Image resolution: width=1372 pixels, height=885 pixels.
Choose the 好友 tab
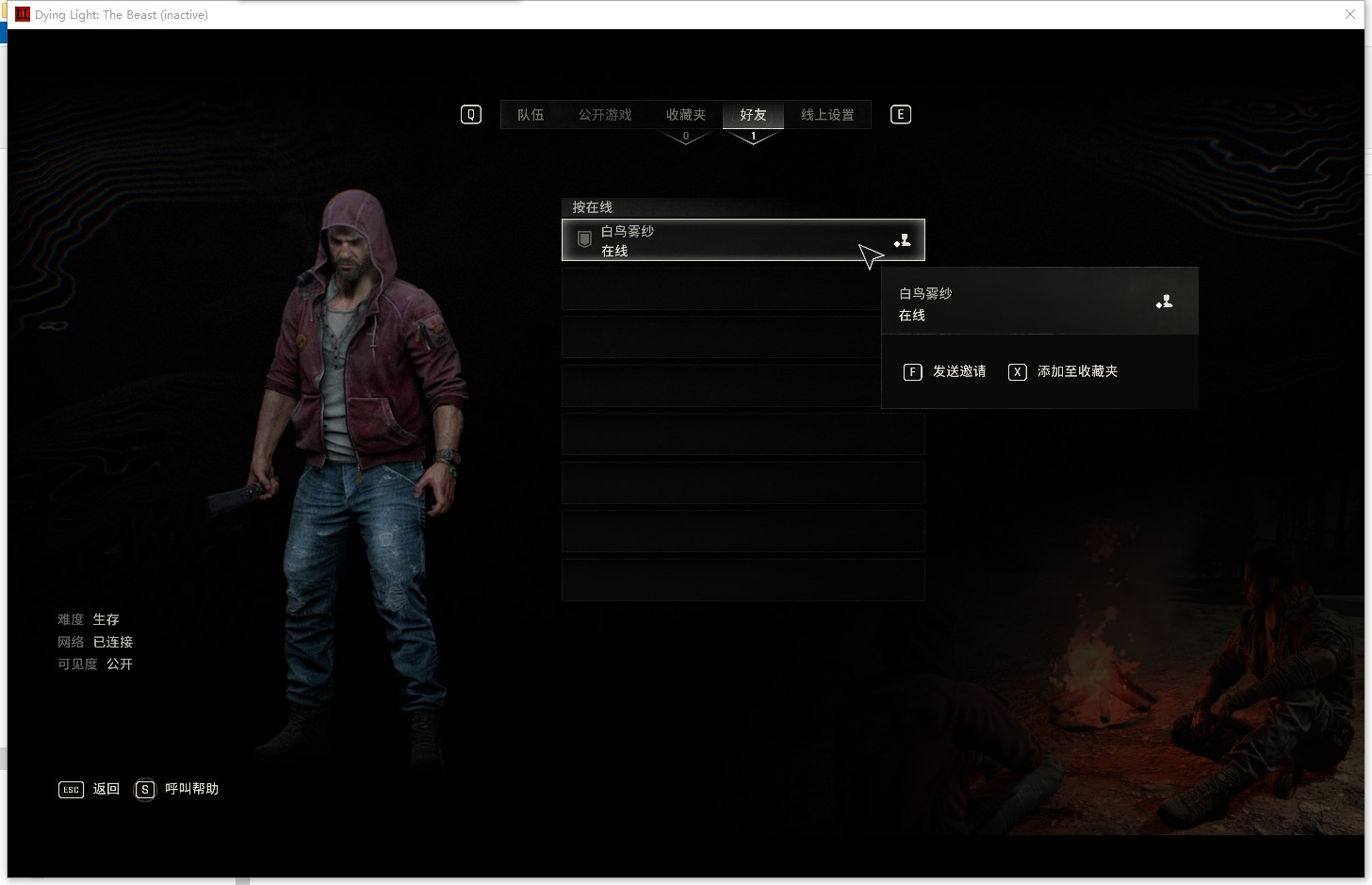(753, 115)
